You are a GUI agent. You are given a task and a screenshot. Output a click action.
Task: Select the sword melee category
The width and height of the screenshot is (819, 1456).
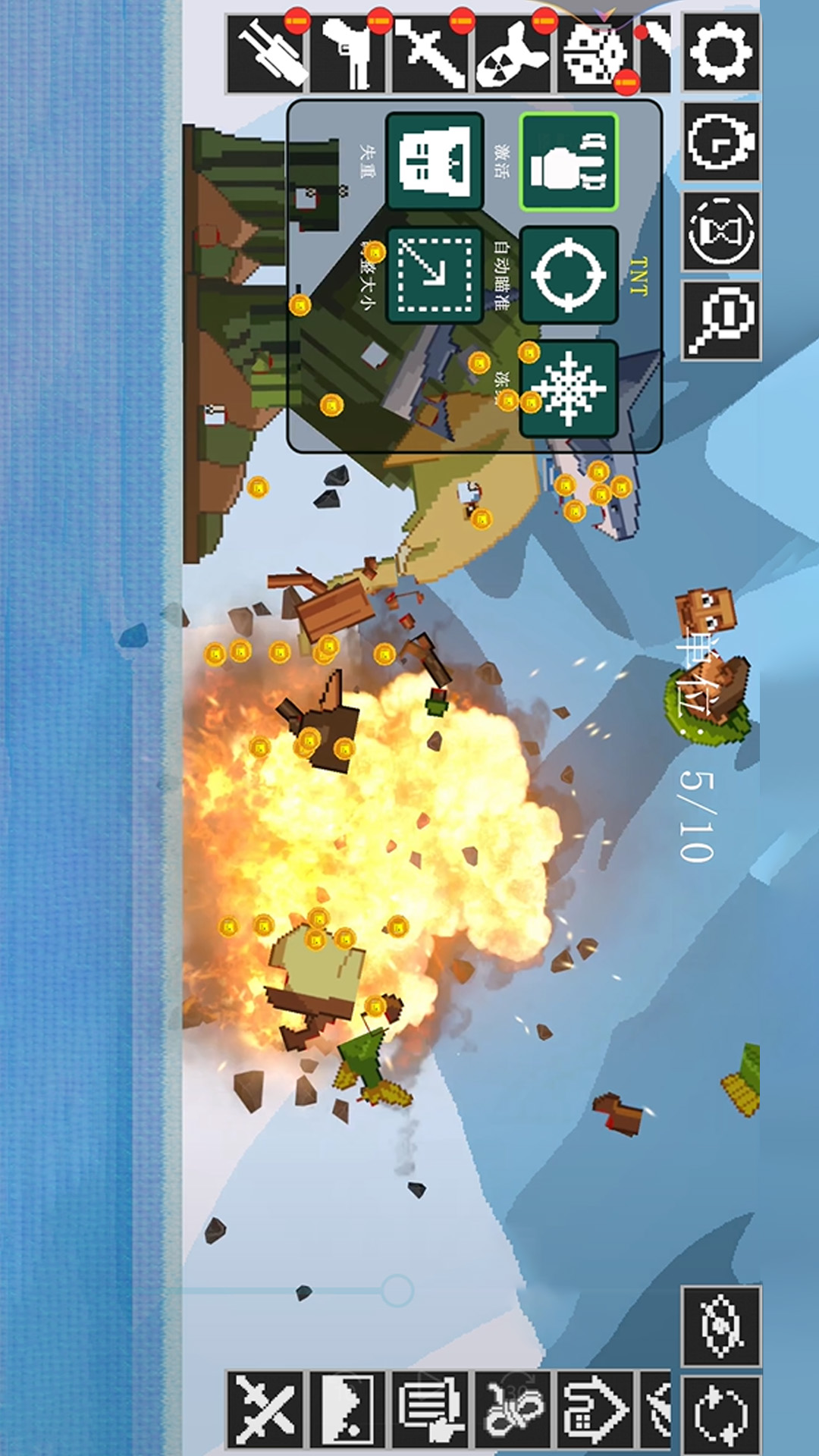coord(431,55)
